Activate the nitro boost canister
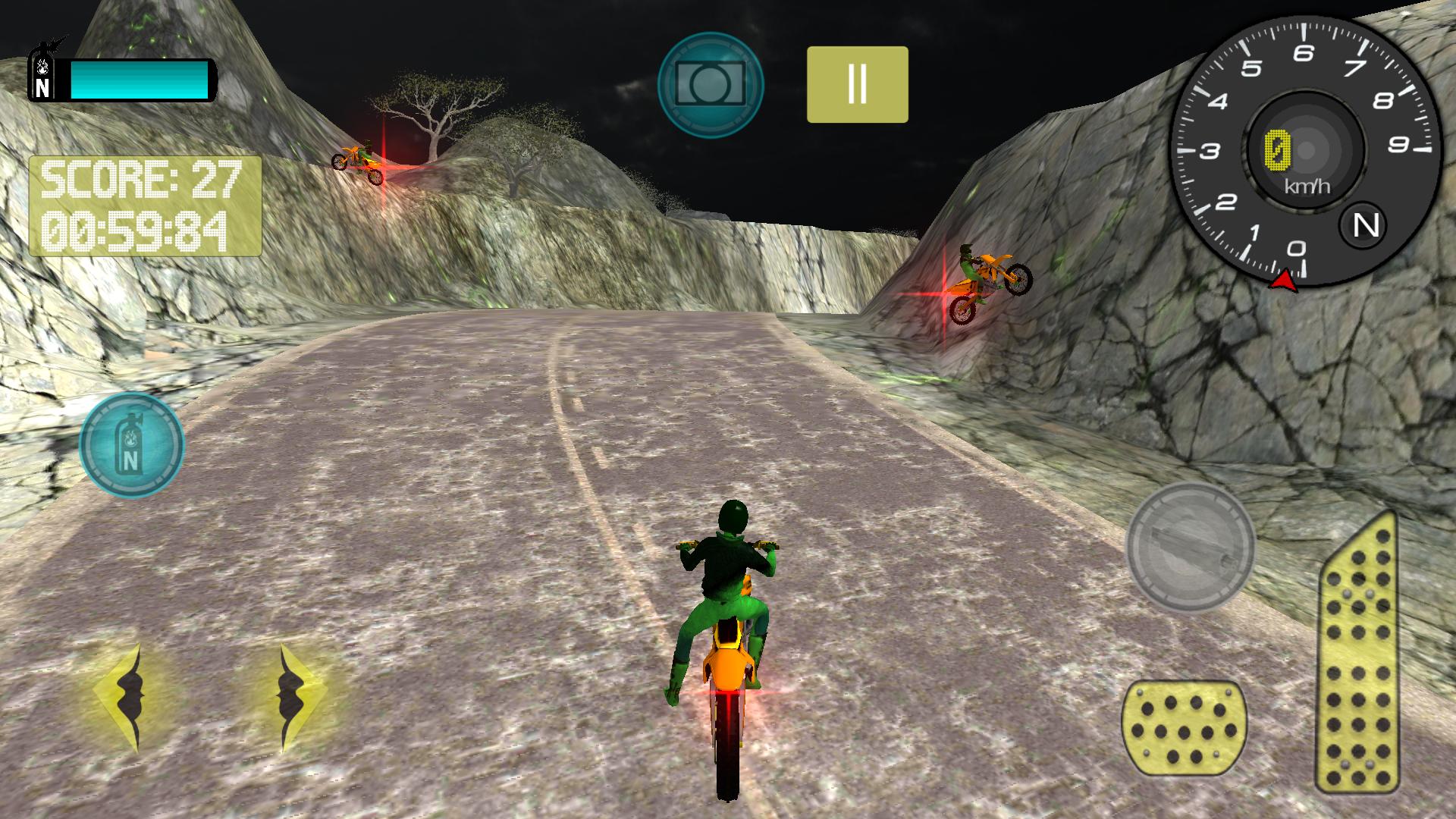Viewport: 1456px width, 819px height. tap(130, 446)
